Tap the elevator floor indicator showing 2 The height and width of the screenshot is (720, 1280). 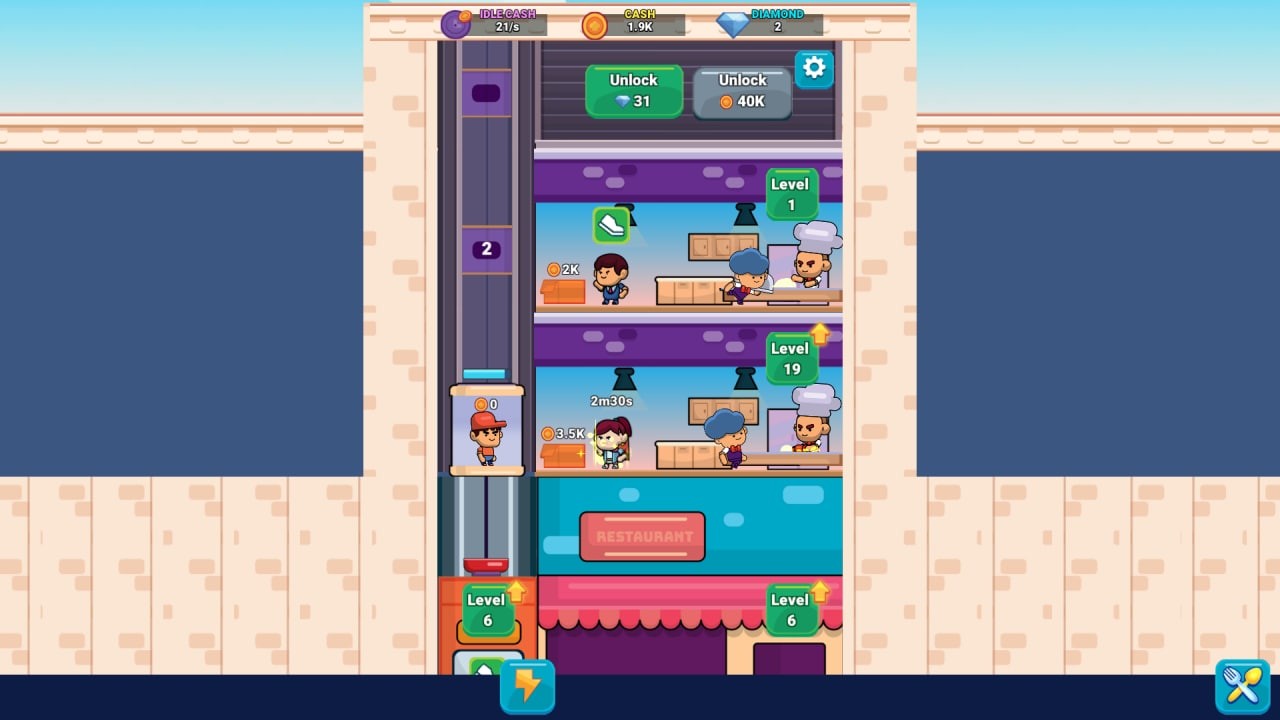(x=486, y=248)
